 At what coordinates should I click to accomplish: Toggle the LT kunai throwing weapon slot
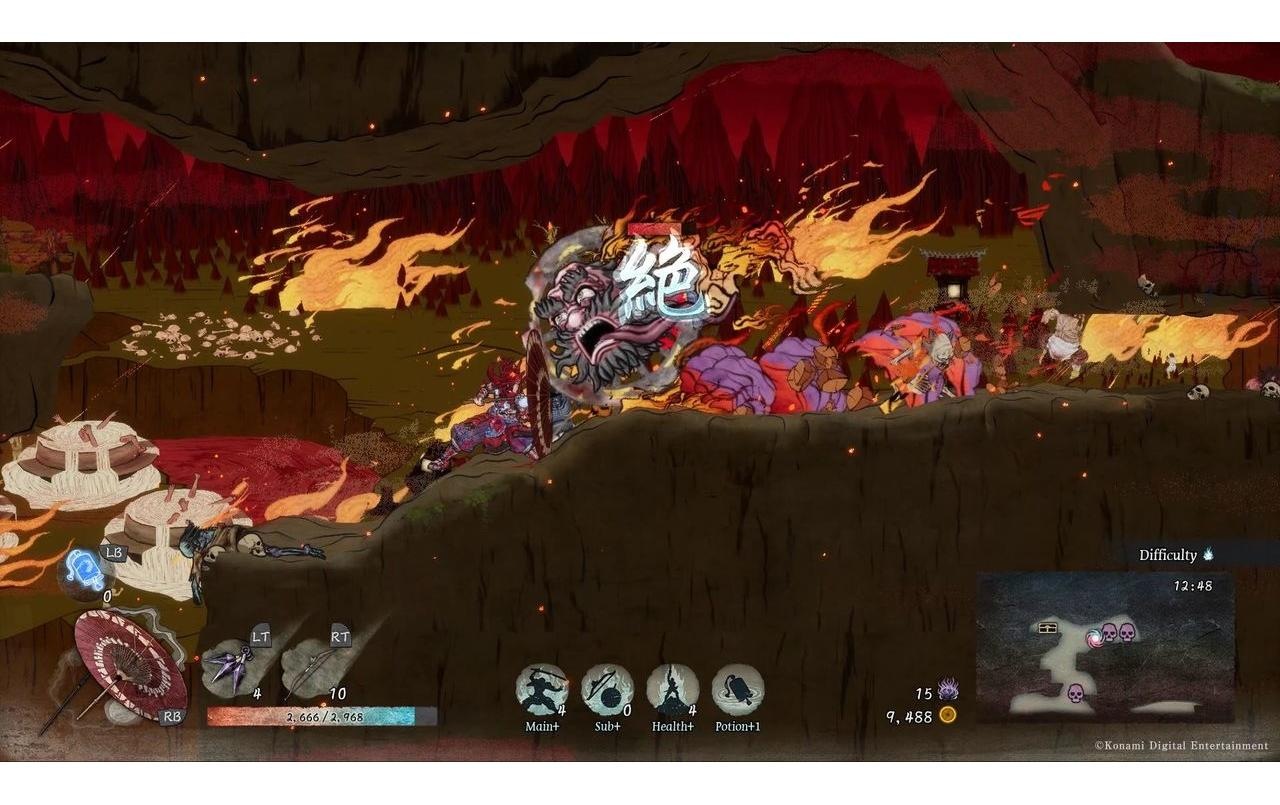tap(230, 667)
